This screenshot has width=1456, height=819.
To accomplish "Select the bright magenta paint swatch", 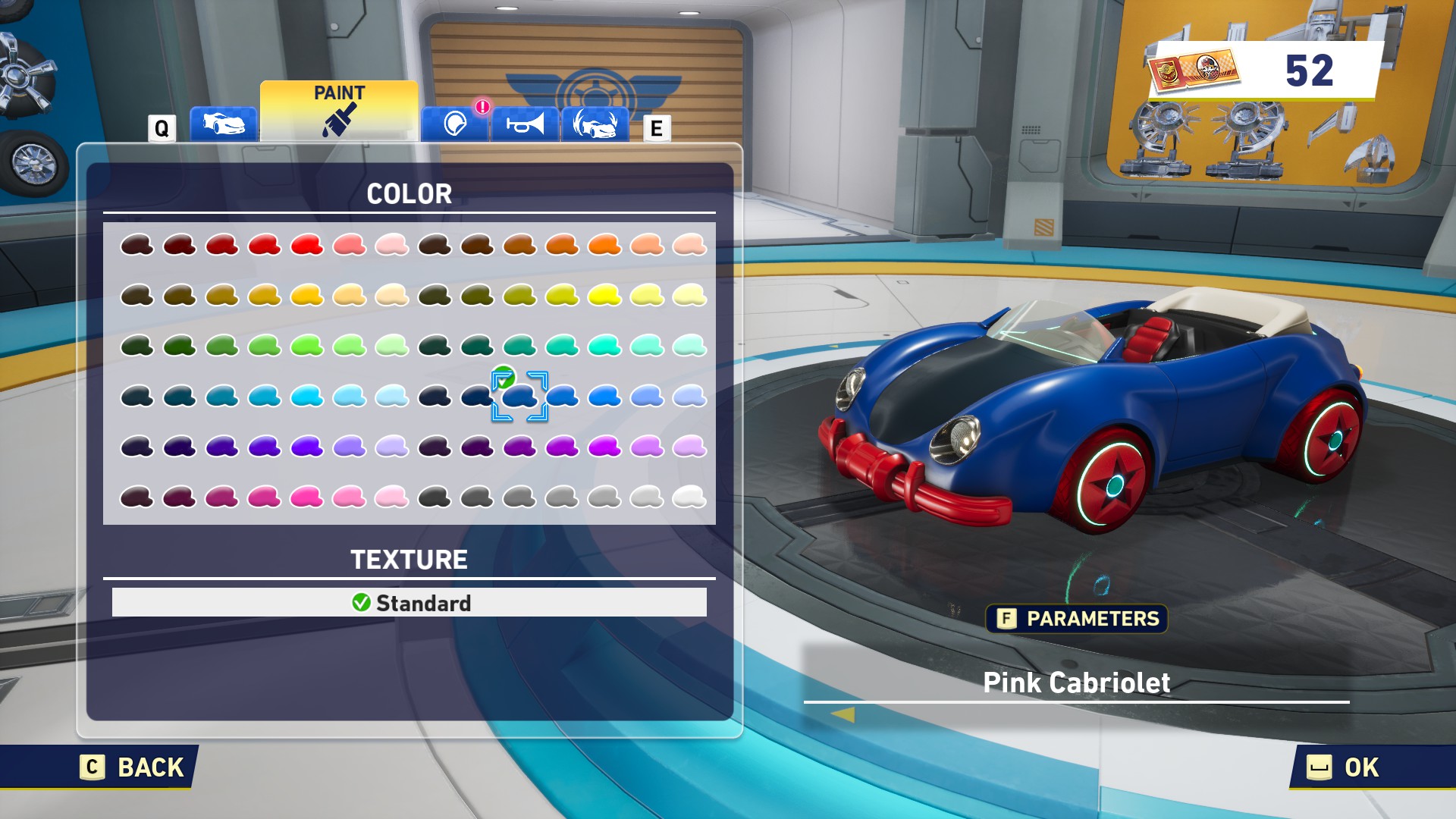I will pyautogui.click(x=604, y=446).
